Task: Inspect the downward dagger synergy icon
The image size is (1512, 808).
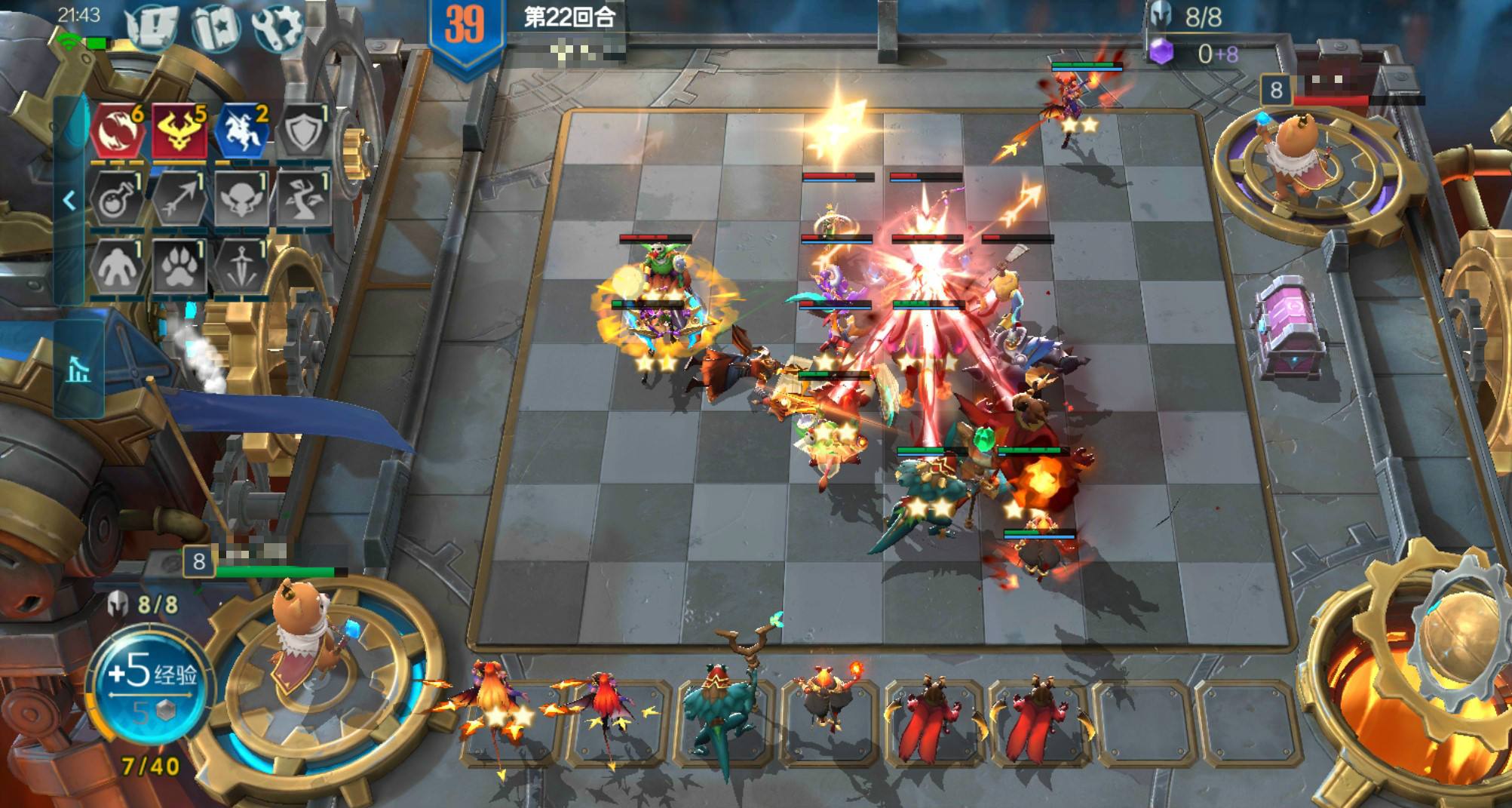Action: [x=241, y=267]
